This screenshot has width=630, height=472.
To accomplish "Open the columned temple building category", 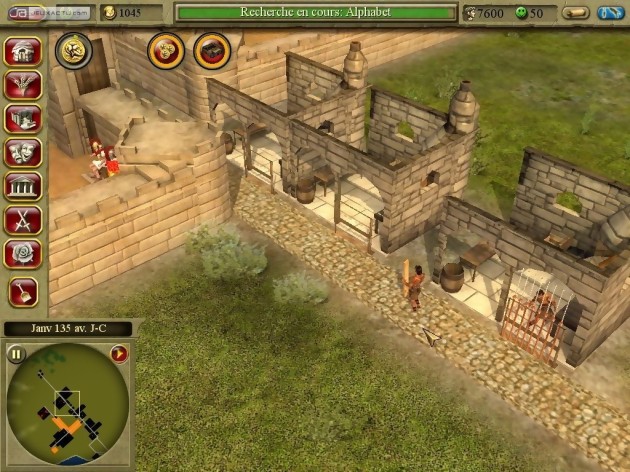I will pos(23,186).
